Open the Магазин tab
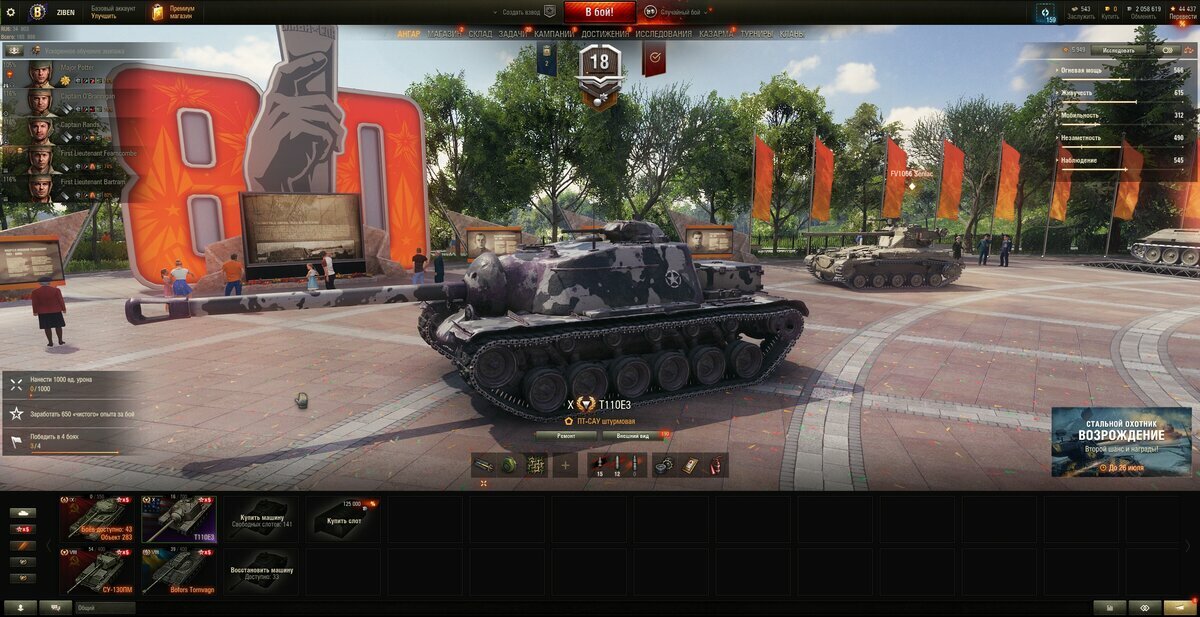 pos(444,34)
